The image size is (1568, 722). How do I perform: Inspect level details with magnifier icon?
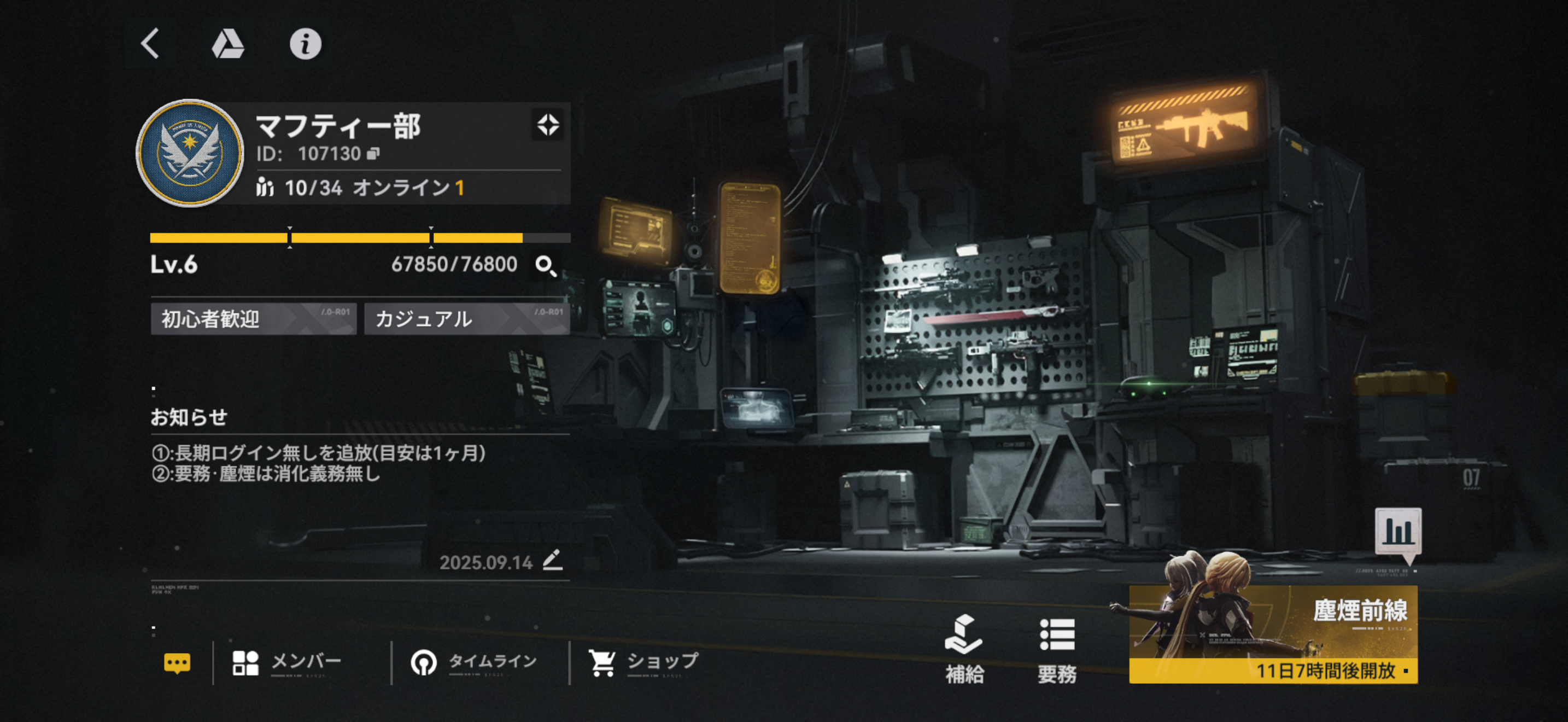pos(546,265)
